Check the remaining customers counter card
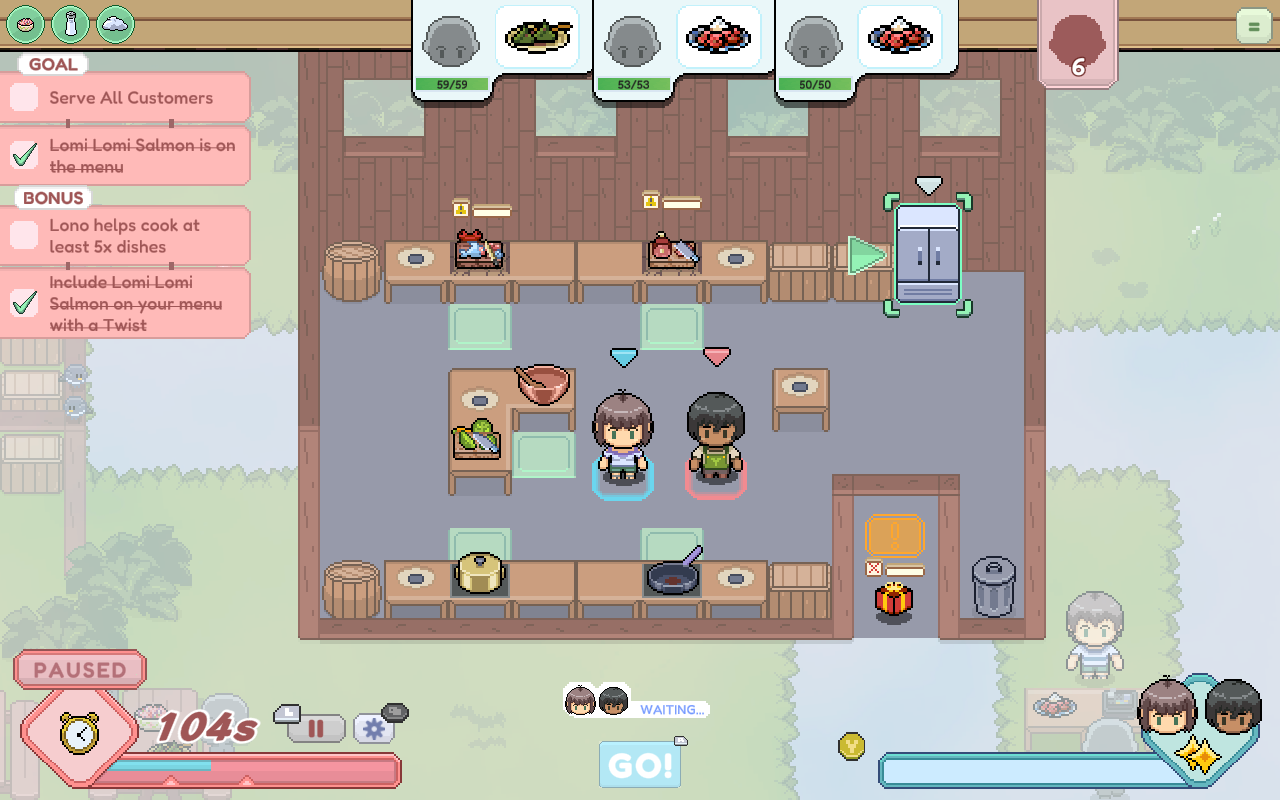1280x800 pixels. (x=1078, y=44)
